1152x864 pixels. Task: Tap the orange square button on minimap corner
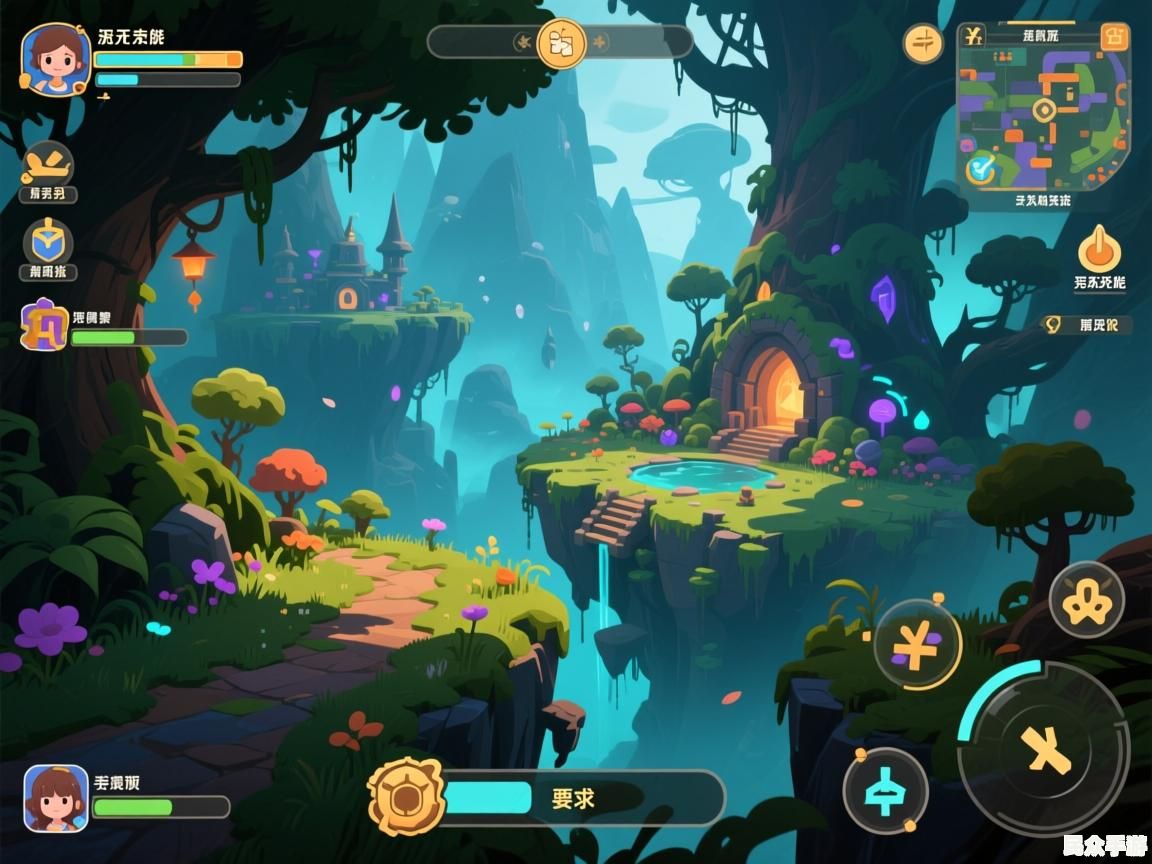(1112, 37)
